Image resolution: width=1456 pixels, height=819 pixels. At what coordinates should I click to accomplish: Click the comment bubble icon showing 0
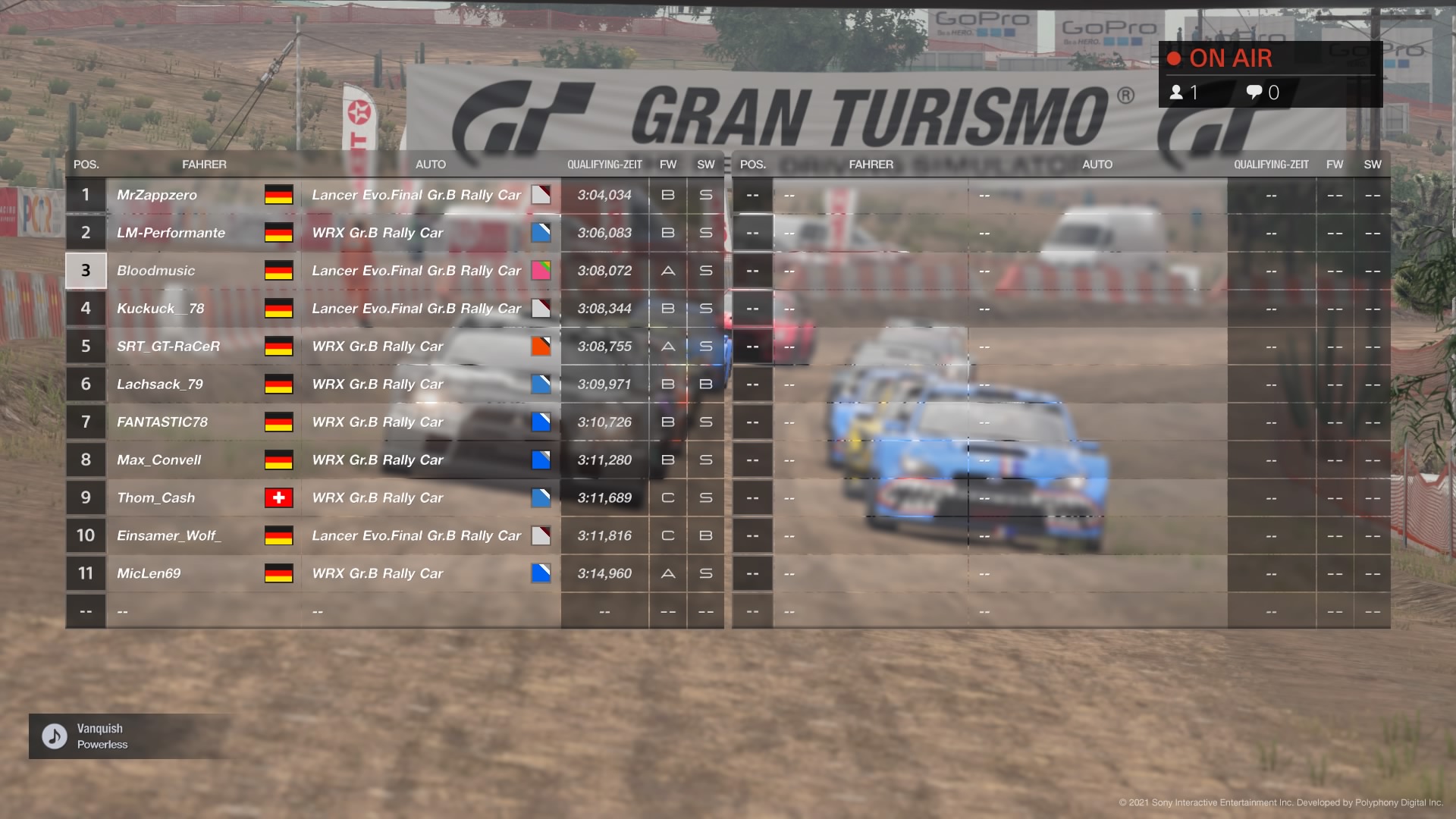(x=1255, y=93)
